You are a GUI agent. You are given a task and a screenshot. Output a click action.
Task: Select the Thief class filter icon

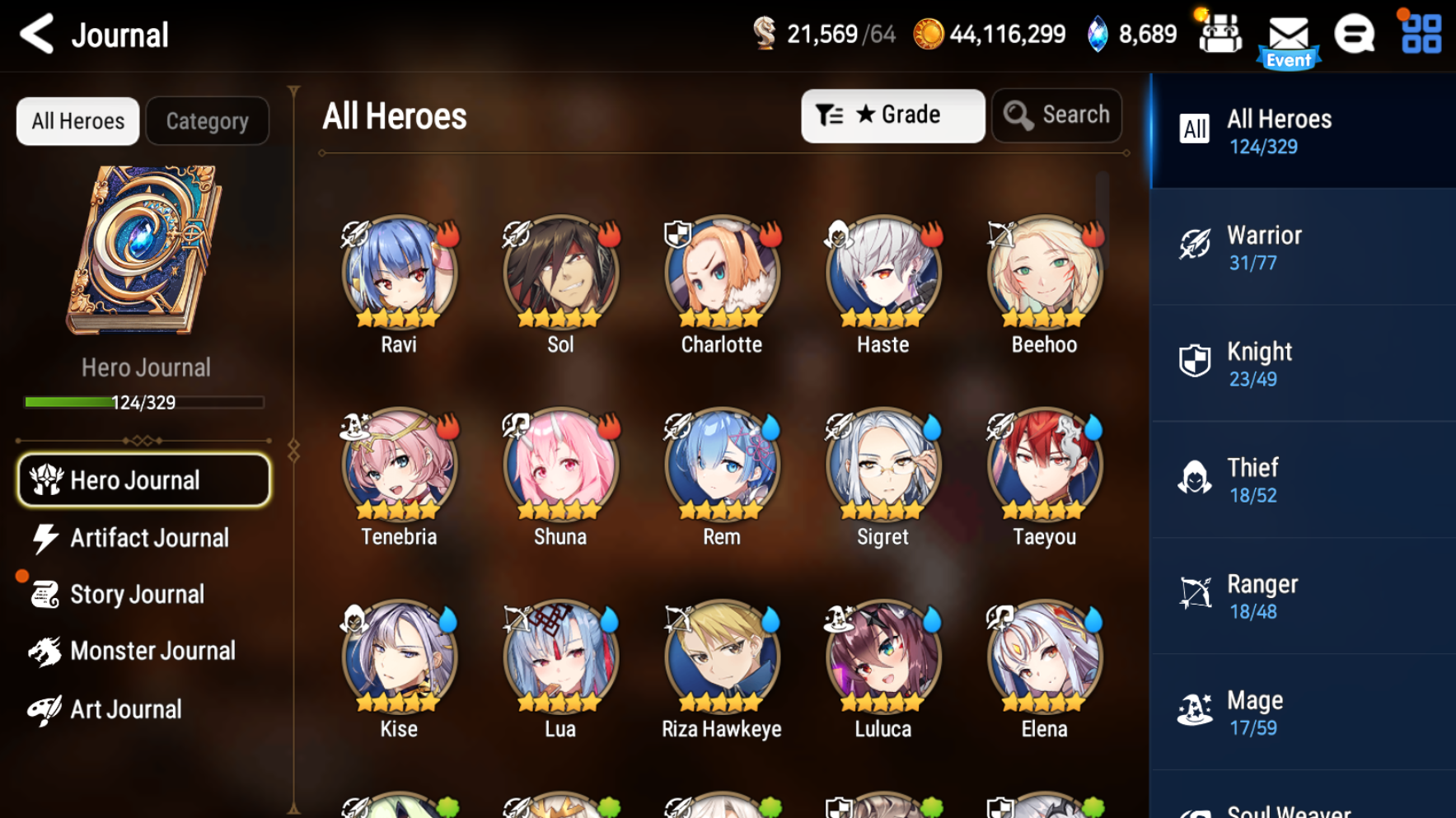tap(1194, 479)
